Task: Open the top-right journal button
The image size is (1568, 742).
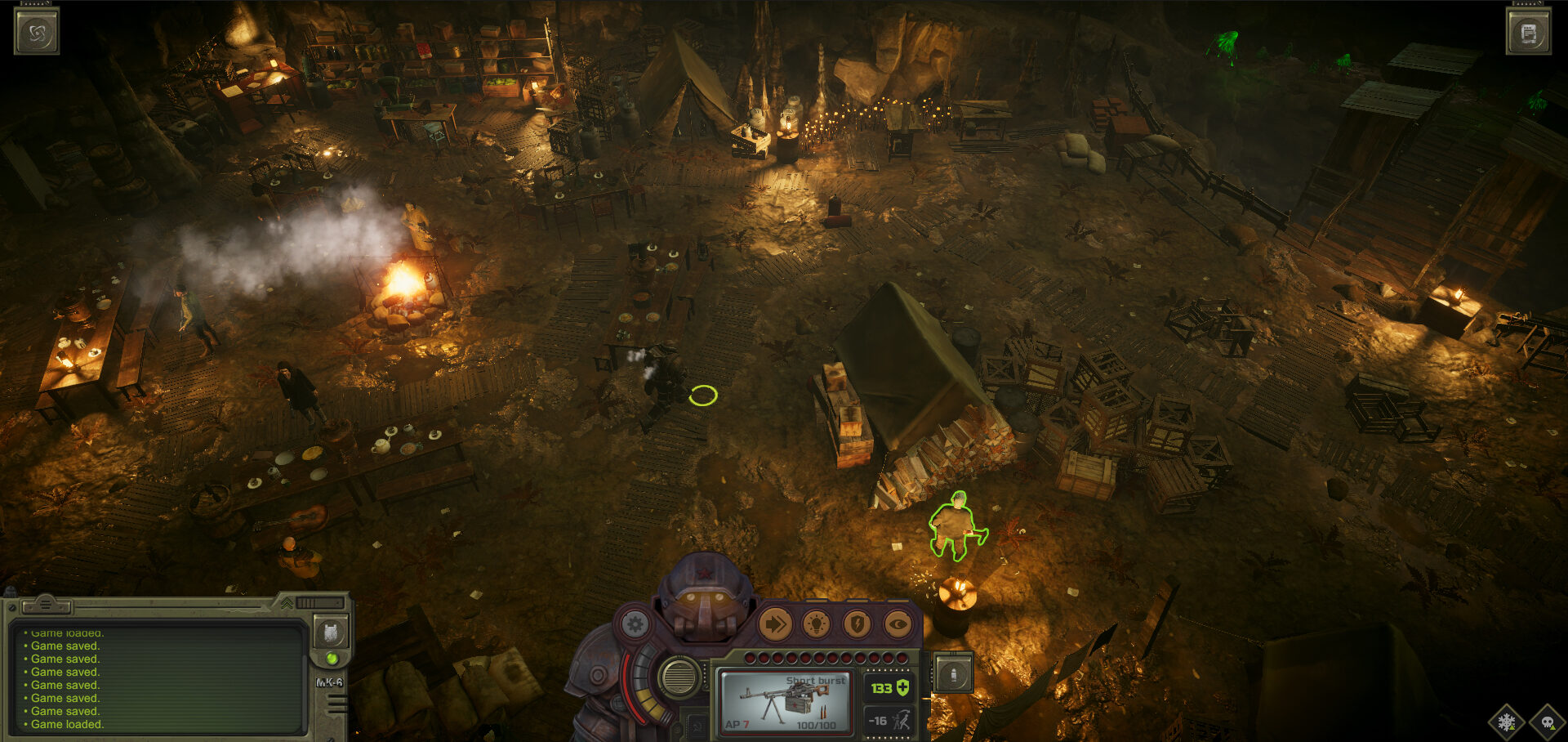Action: (x=1529, y=34)
